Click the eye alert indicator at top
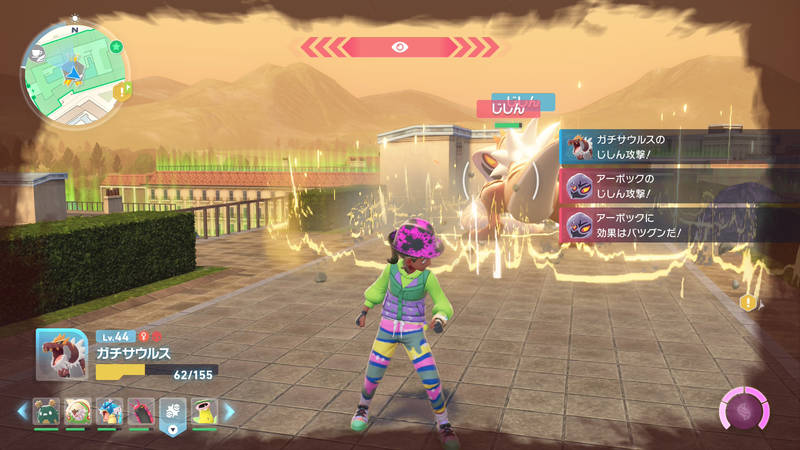Viewport: 800px width, 450px height. tap(400, 46)
